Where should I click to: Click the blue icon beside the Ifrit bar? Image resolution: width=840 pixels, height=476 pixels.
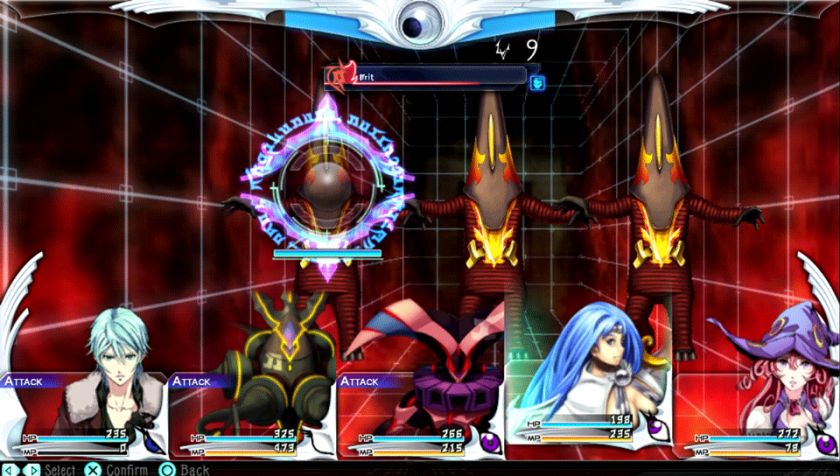pos(537,82)
